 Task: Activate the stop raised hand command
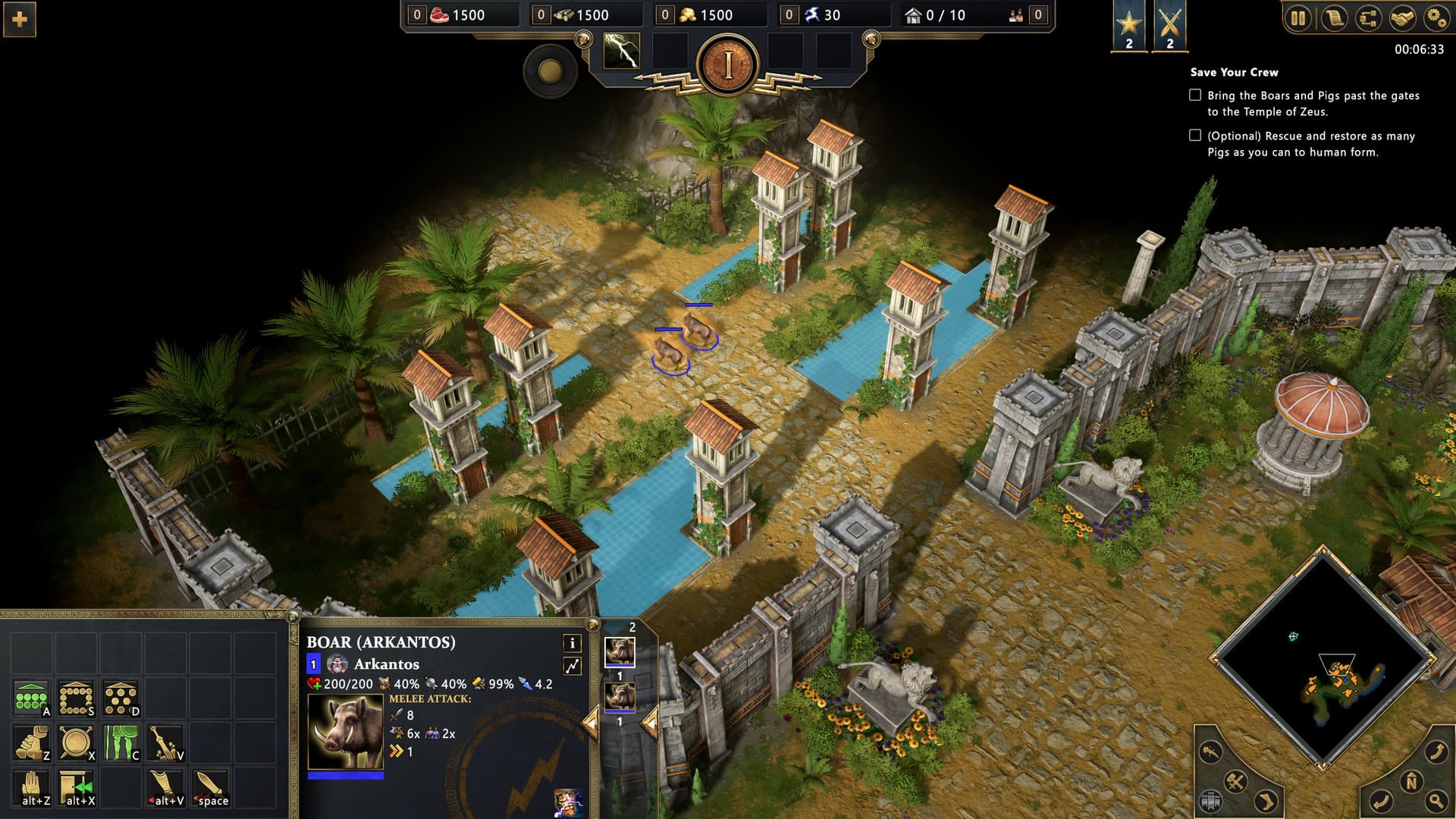coord(31,788)
